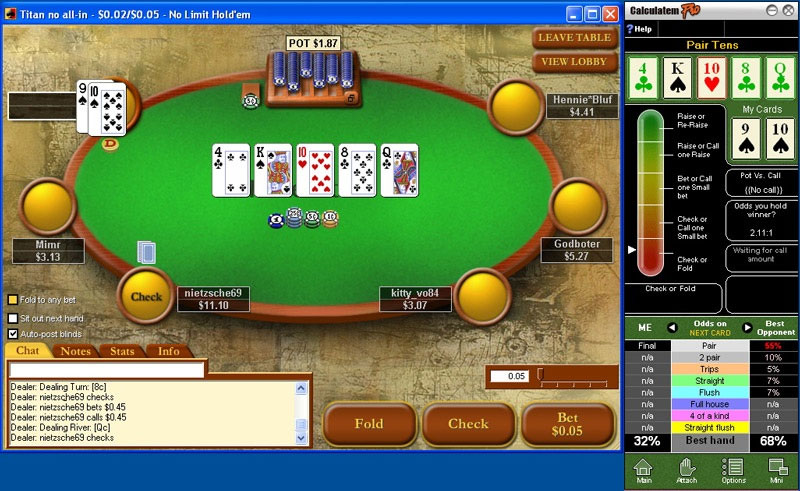Image resolution: width=800 pixels, height=491 pixels.
Task: Open the View Lobby screen
Action: (x=574, y=62)
